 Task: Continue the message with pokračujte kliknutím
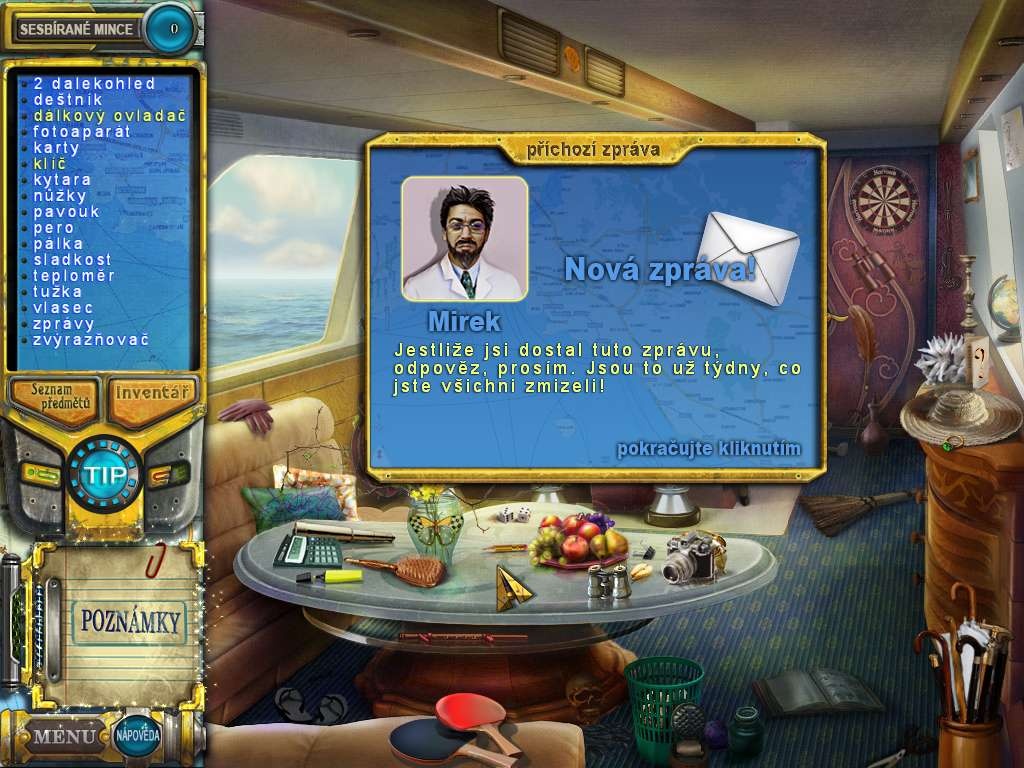pyautogui.click(x=708, y=448)
